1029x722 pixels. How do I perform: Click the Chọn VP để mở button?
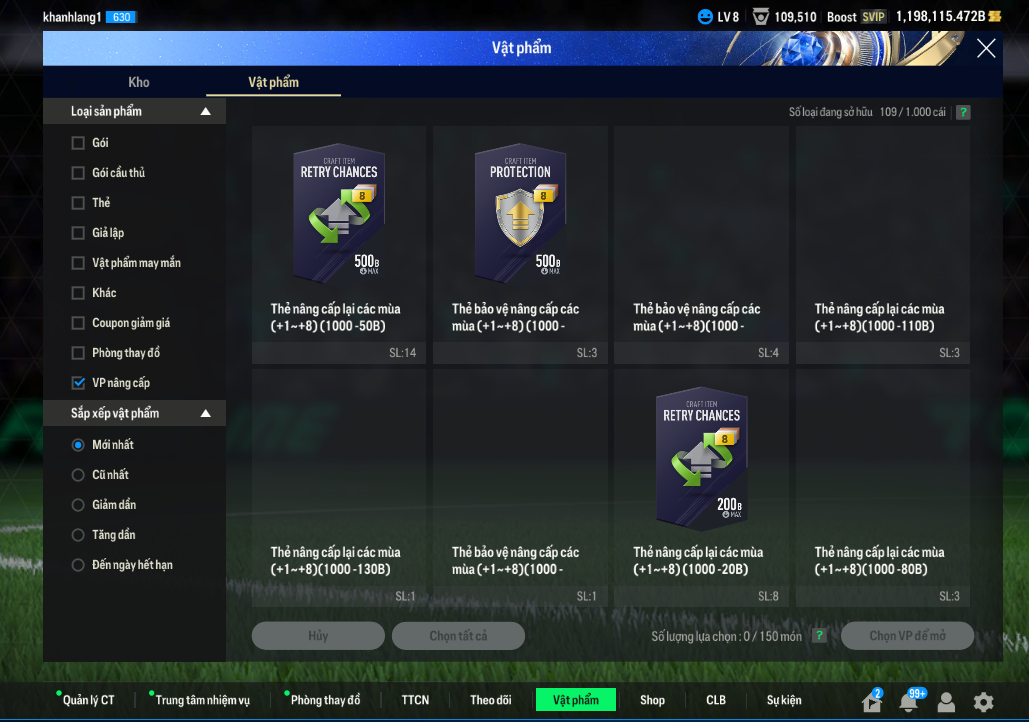tap(907, 636)
